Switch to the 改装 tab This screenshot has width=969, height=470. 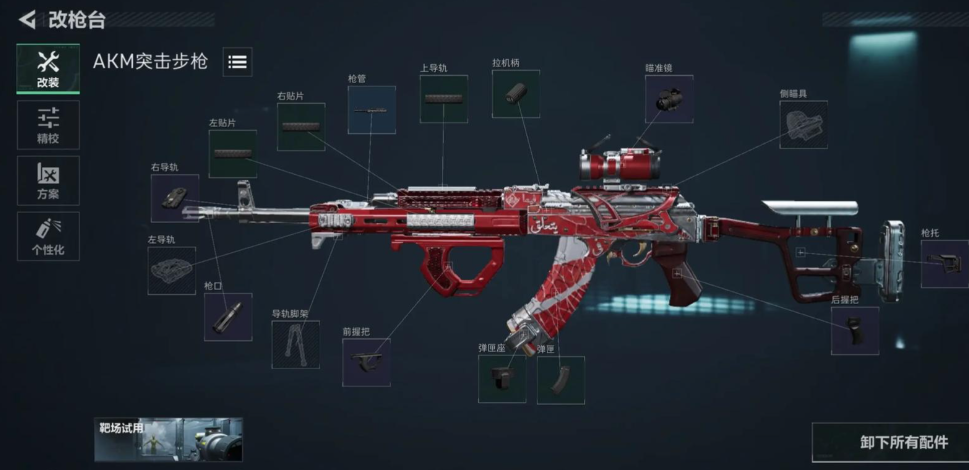pos(48,69)
